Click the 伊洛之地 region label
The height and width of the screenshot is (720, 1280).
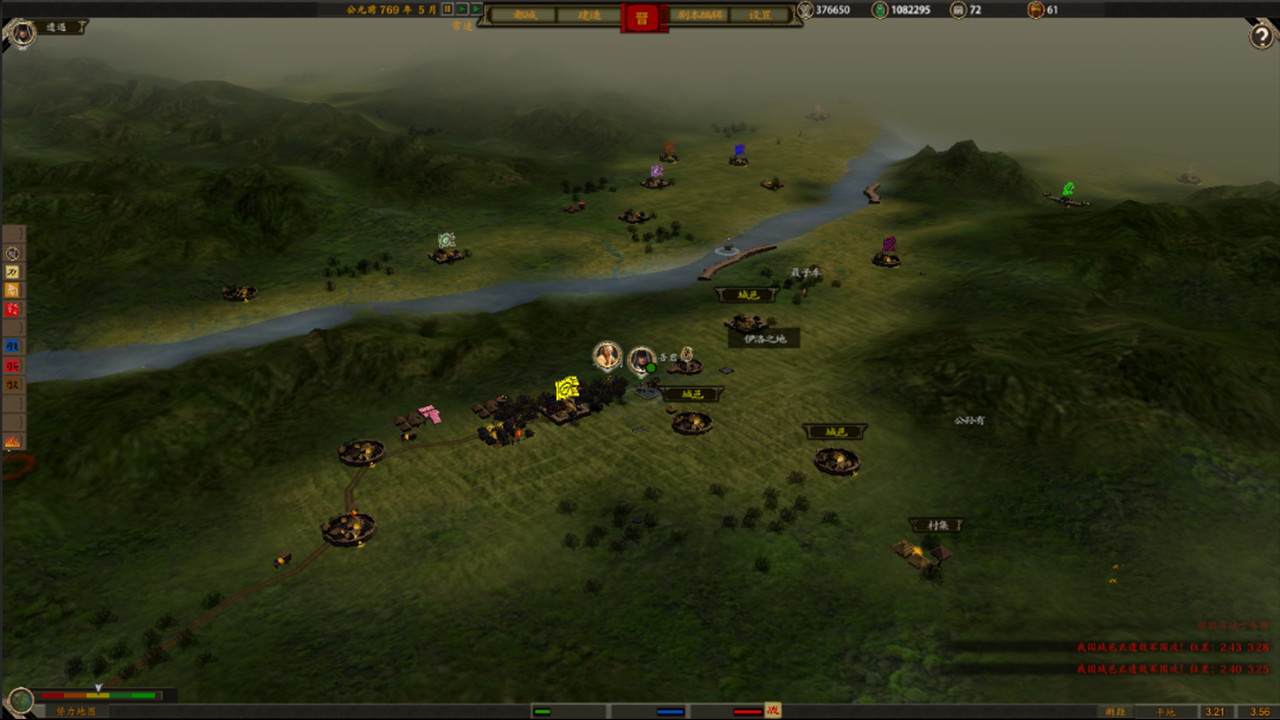coord(764,339)
